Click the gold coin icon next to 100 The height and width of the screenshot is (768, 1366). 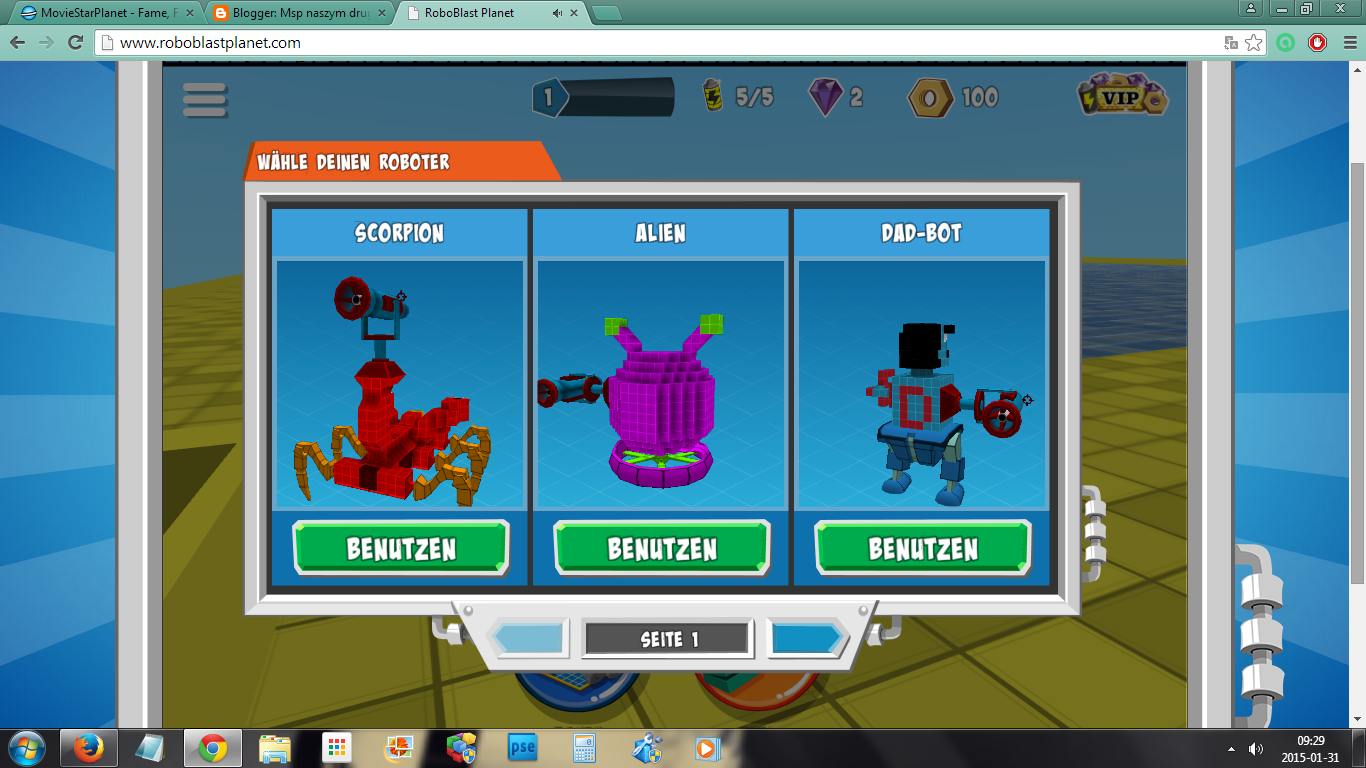[x=929, y=97]
